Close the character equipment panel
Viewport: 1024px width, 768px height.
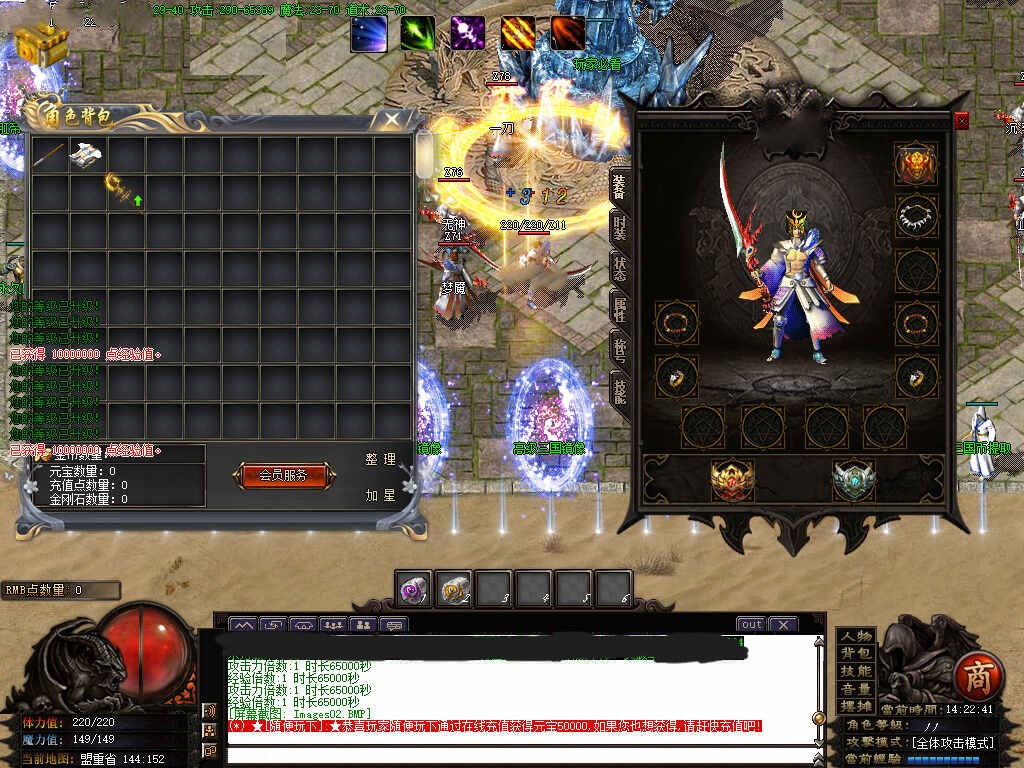point(961,121)
